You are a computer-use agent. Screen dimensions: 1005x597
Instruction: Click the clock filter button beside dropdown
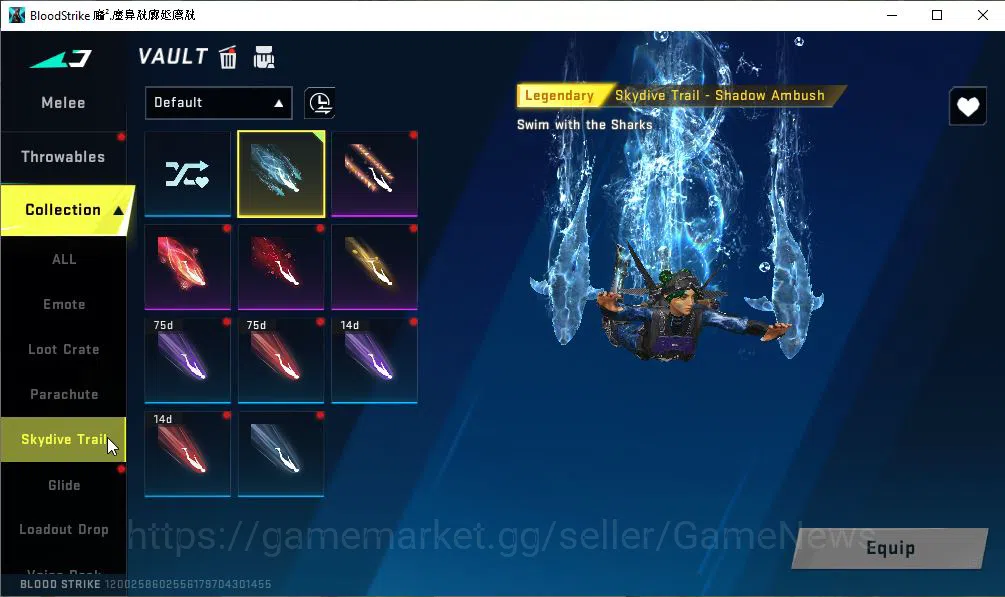(320, 102)
